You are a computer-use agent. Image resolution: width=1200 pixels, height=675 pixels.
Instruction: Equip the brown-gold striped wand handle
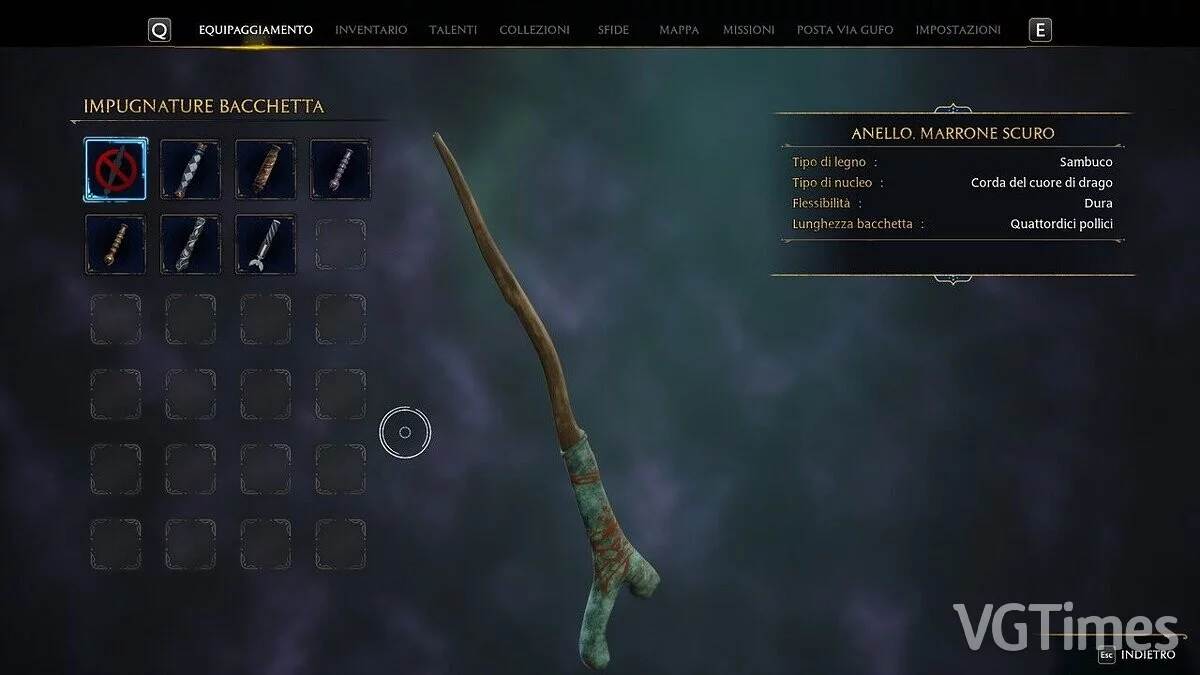(265, 169)
